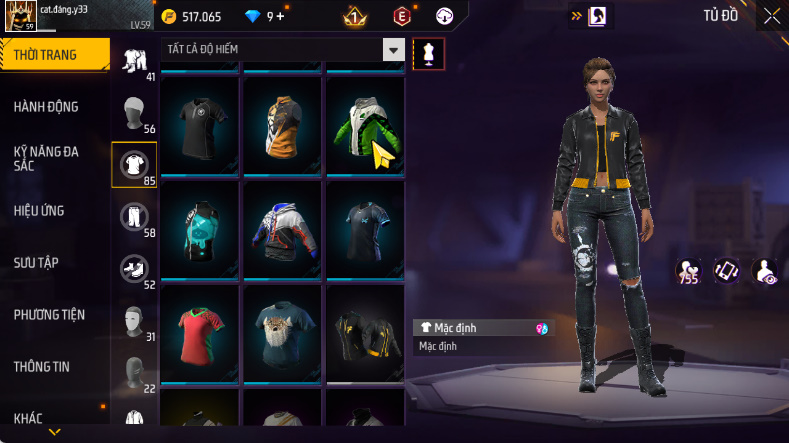This screenshot has height=443, width=789.
Task: Pick the green and white hooded jacket
Action: (x=365, y=124)
